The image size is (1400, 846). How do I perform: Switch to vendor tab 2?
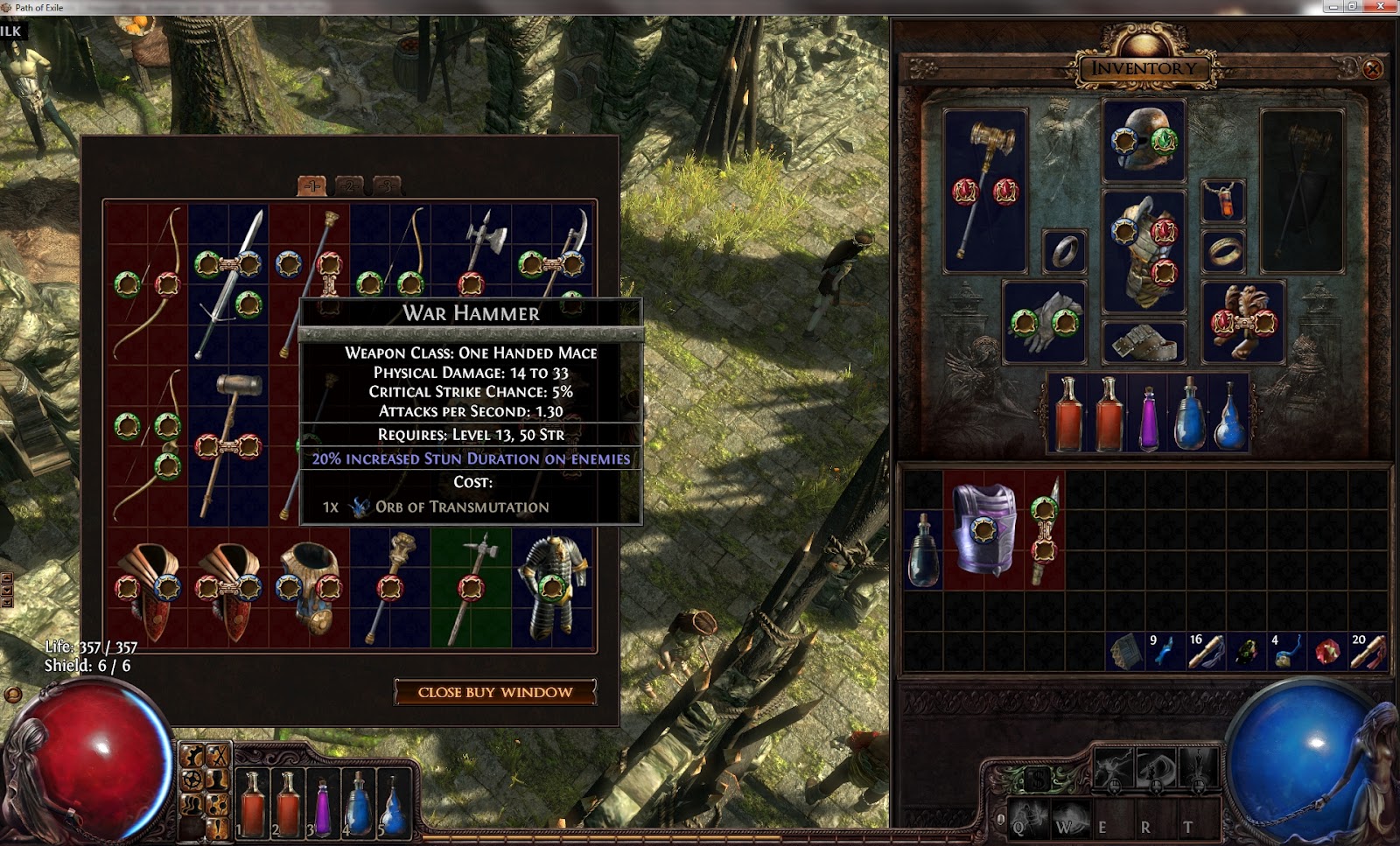coord(349,185)
